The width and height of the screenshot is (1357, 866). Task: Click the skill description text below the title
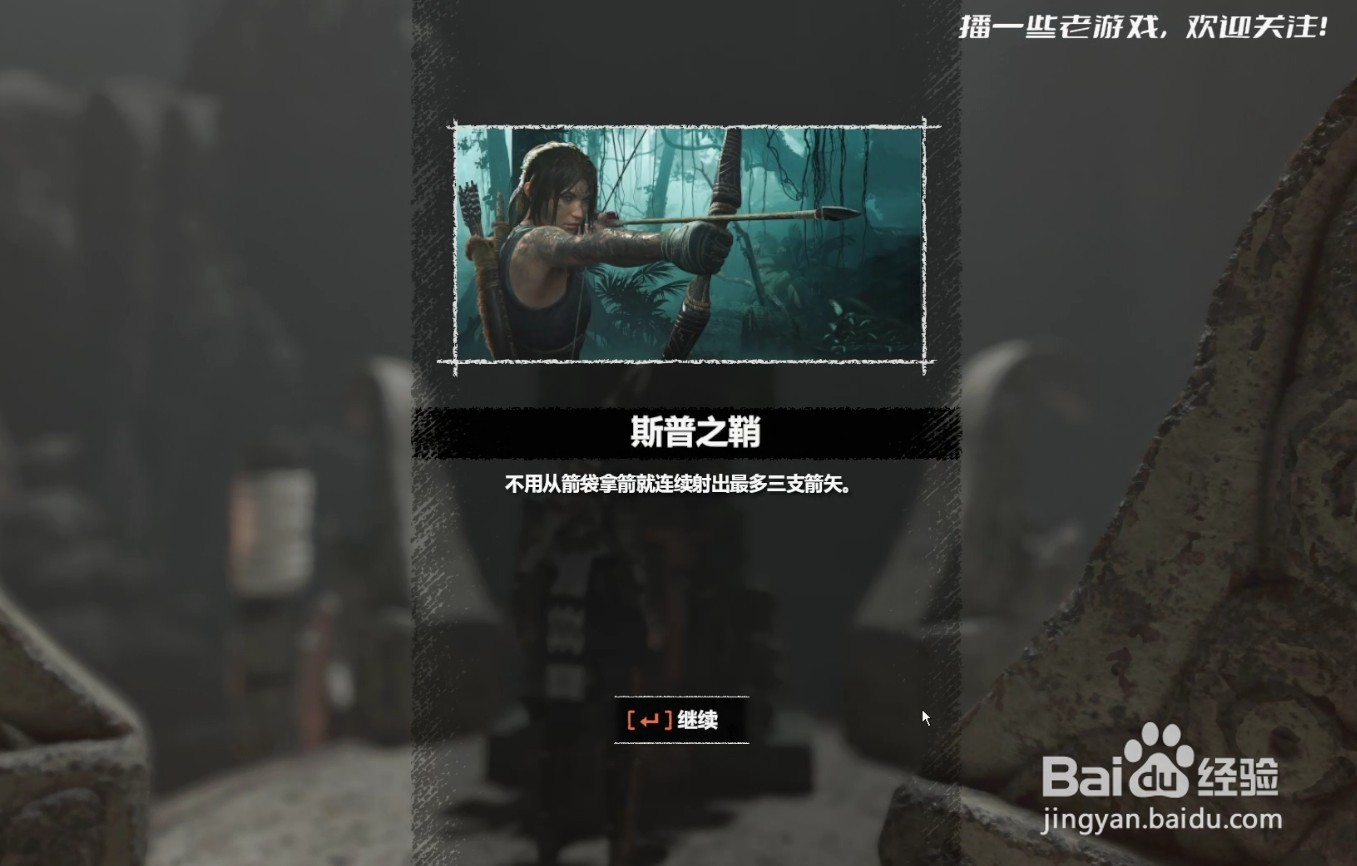(680, 485)
